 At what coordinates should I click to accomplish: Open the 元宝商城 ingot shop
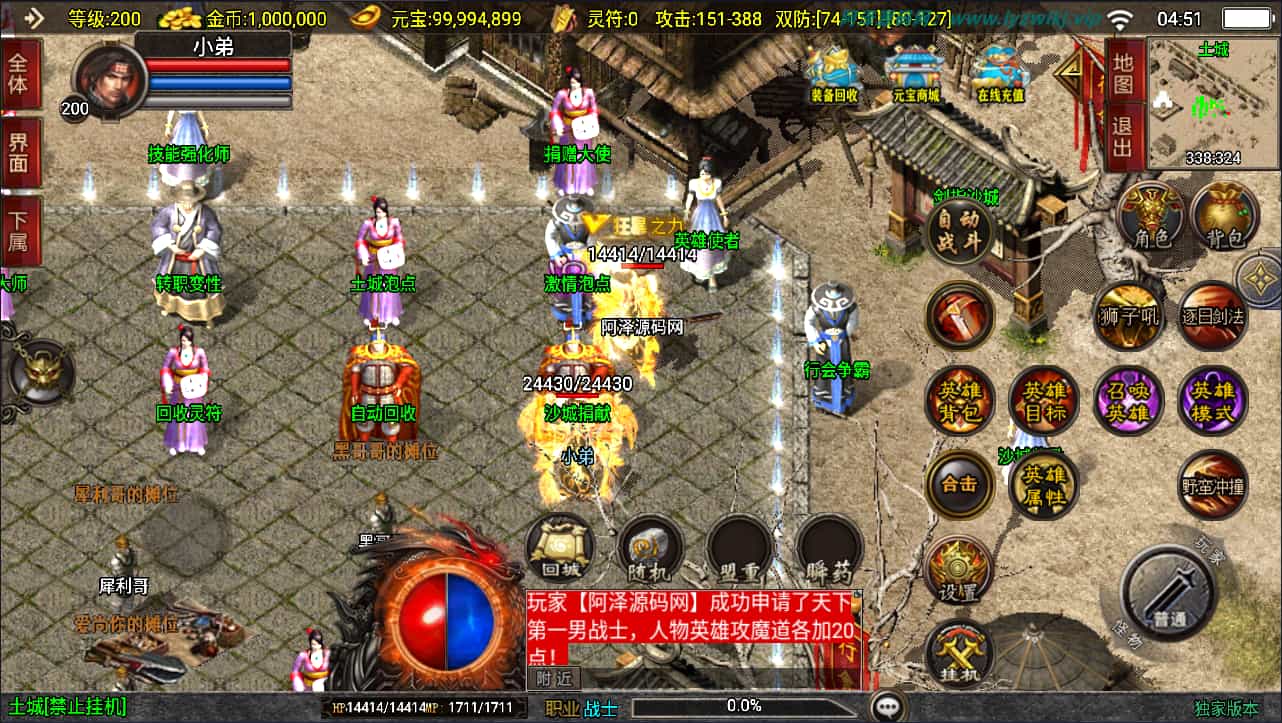click(915, 72)
